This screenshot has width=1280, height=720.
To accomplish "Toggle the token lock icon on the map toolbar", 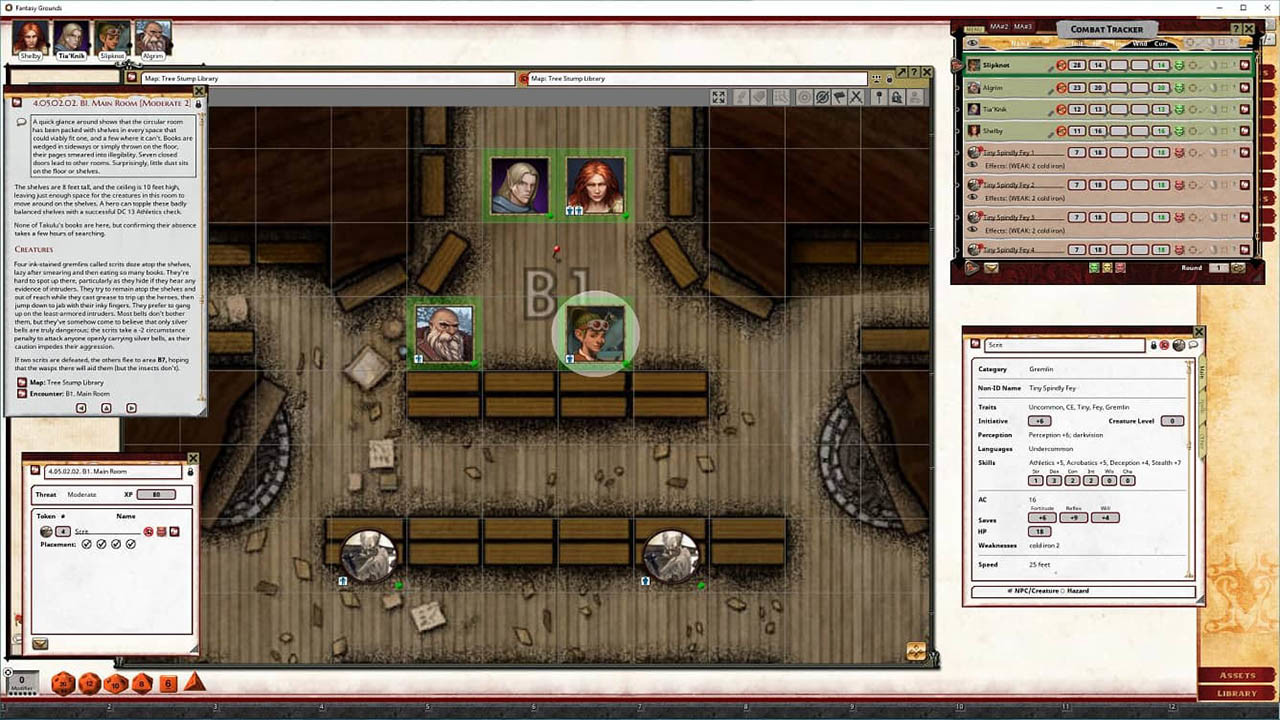I will 898,97.
